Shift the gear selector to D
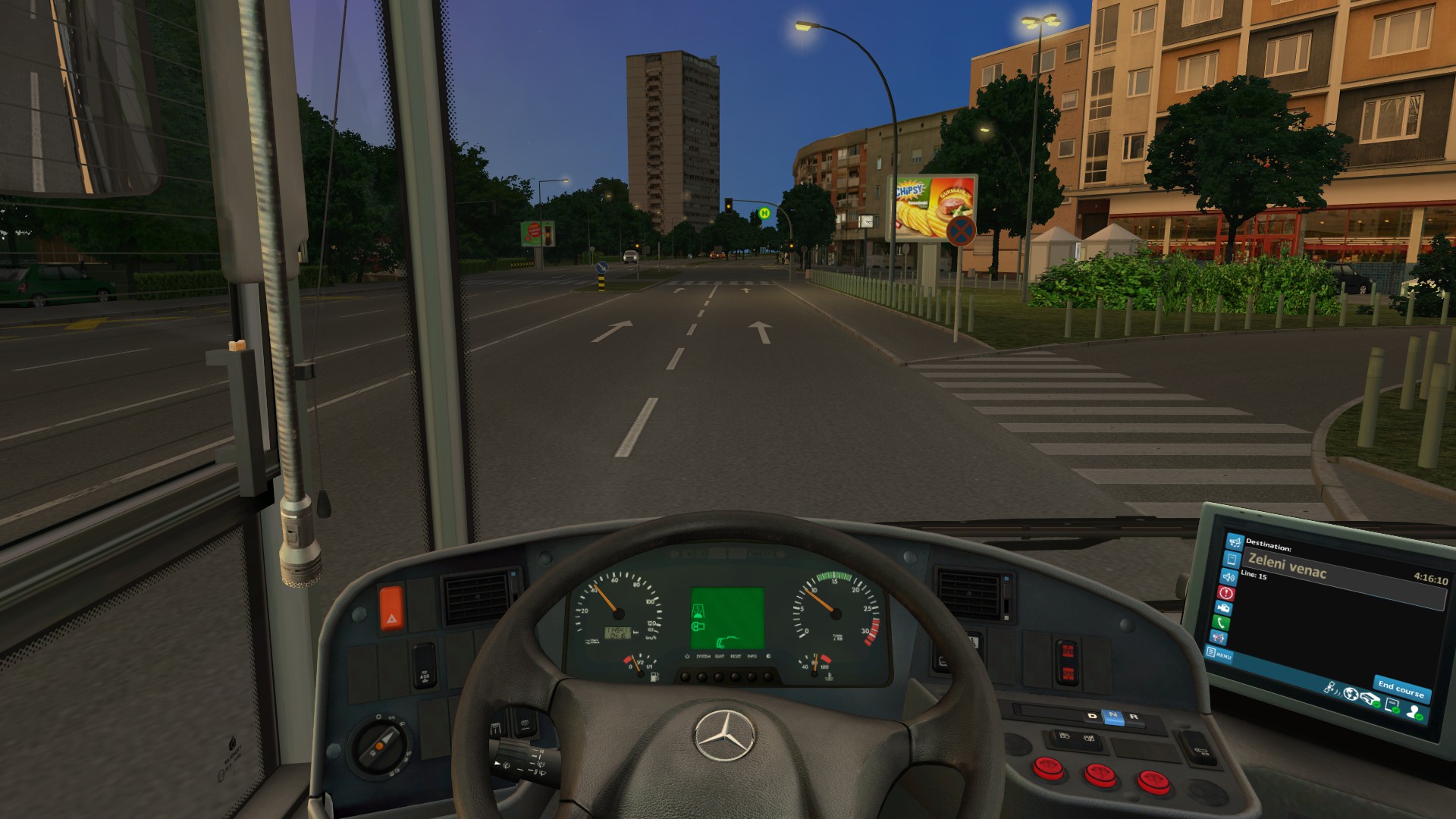1456x819 pixels. [1093, 716]
